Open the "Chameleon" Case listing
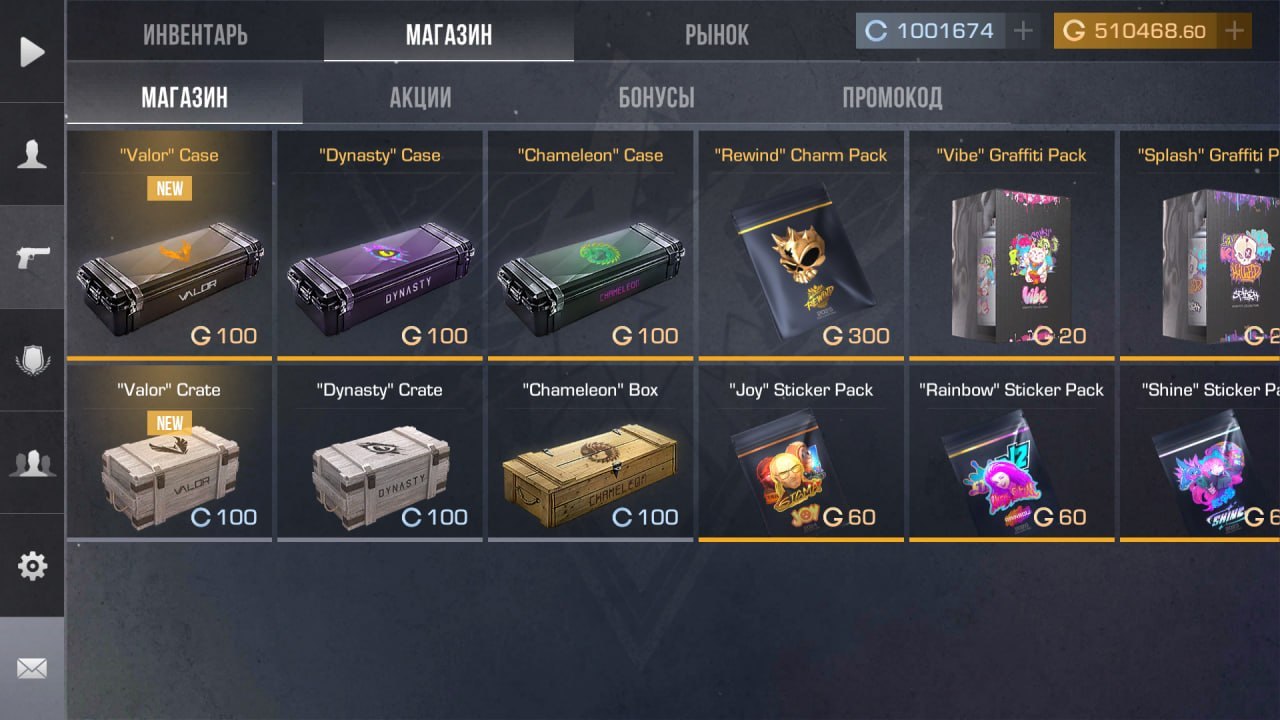This screenshot has height=720, width=1280. [590, 245]
